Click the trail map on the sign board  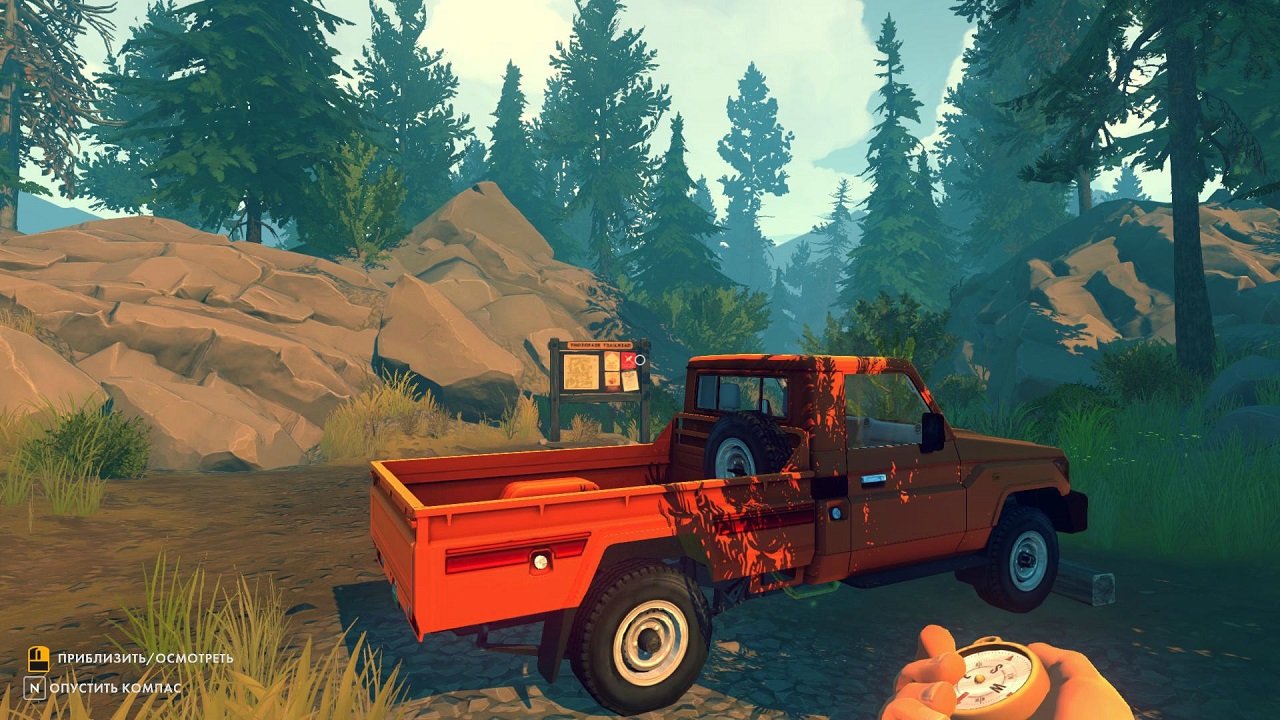(x=581, y=372)
